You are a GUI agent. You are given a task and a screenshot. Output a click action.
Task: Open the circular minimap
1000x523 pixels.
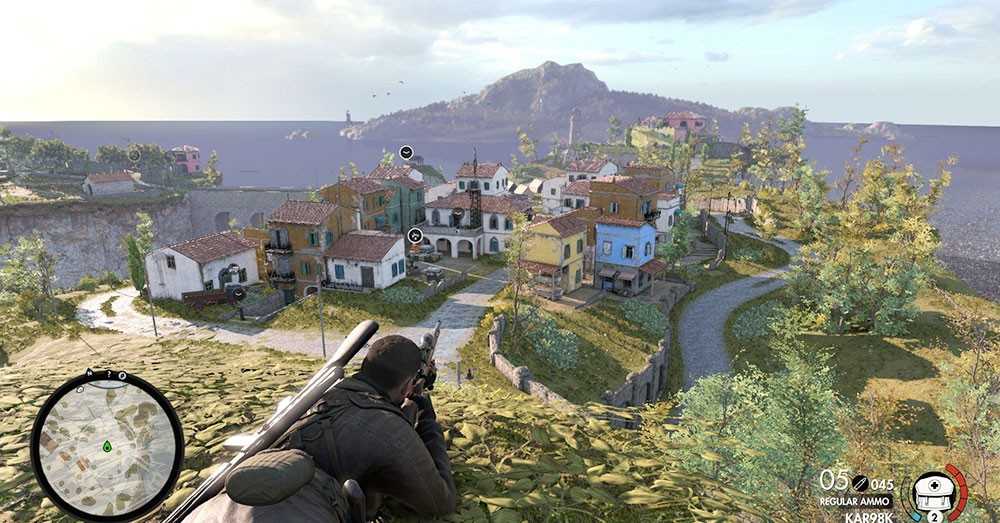[x=107, y=445]
